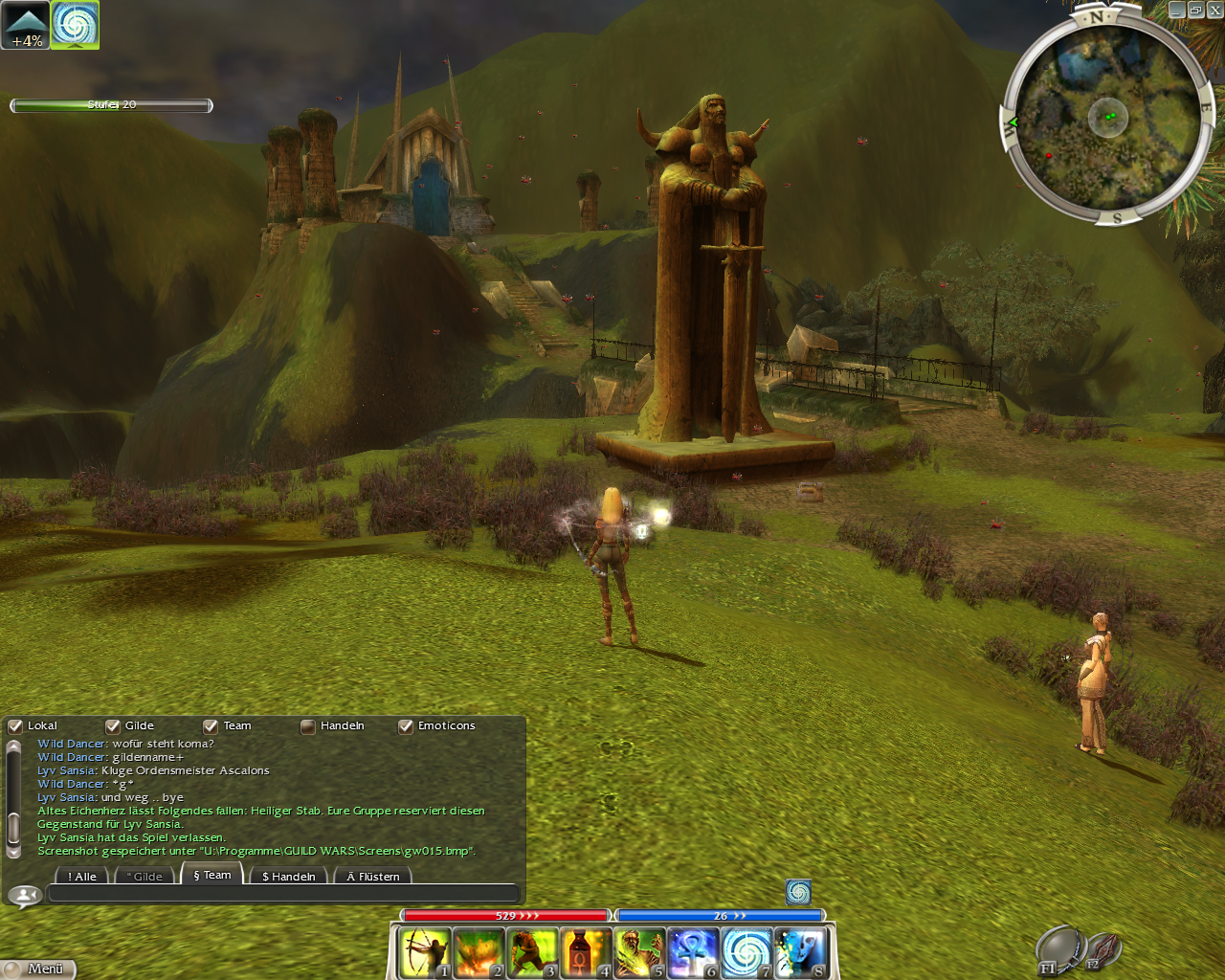Use the blue skull skill in slot 8

point(799,952)
